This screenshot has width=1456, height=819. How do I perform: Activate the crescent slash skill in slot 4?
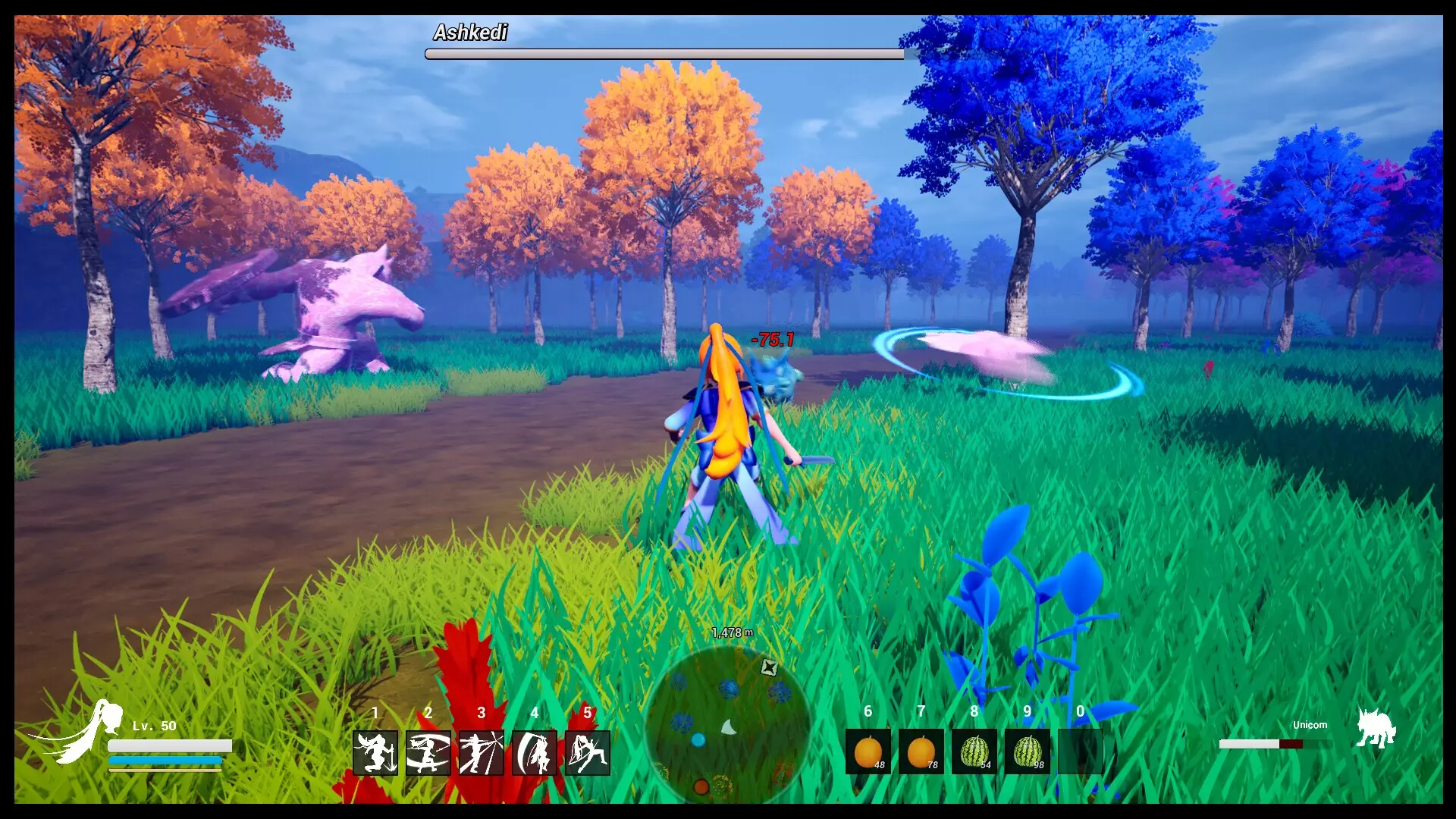click(x=535, y=752)
